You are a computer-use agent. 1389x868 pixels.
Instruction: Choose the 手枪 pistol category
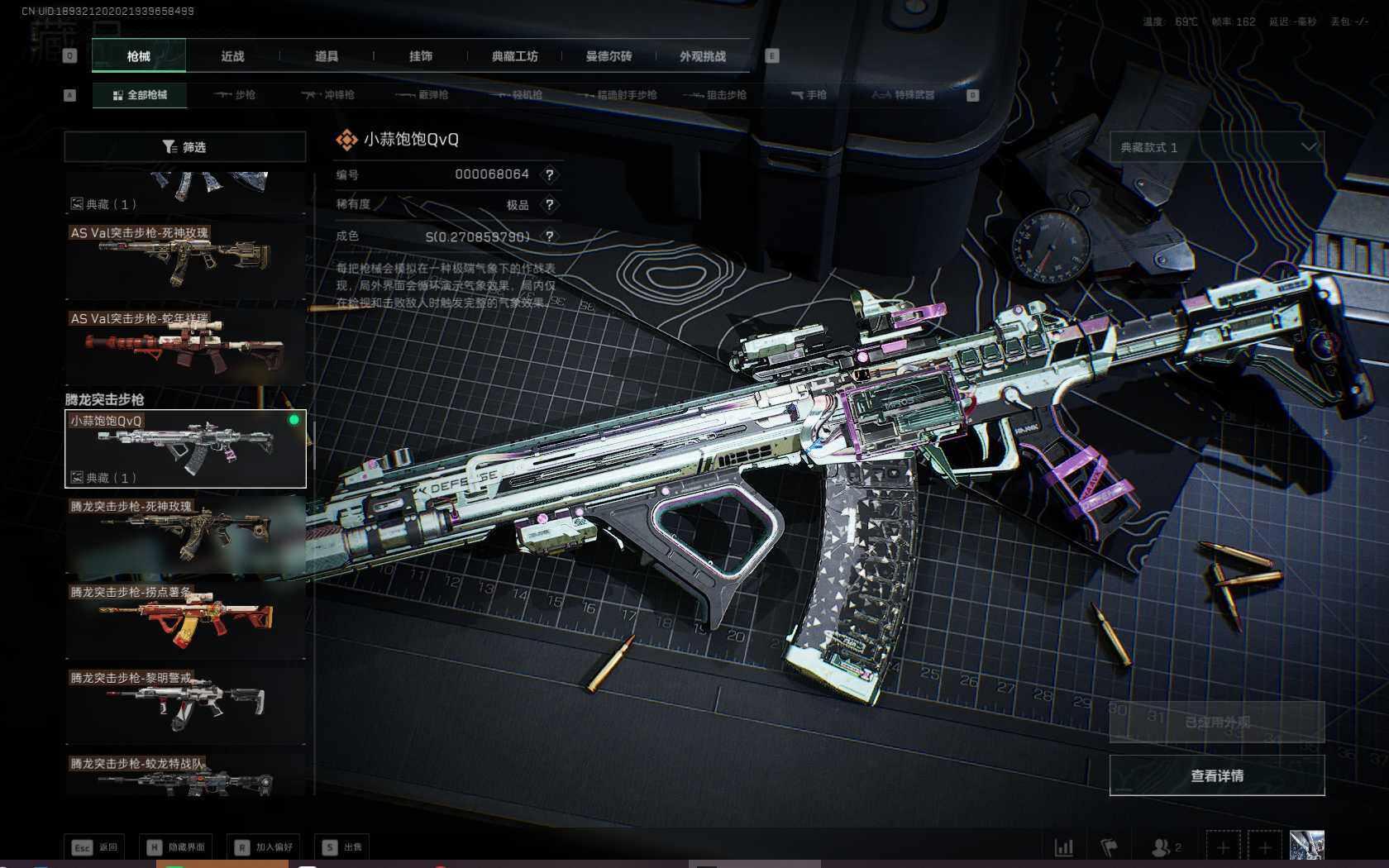click(x=809, y=95)
